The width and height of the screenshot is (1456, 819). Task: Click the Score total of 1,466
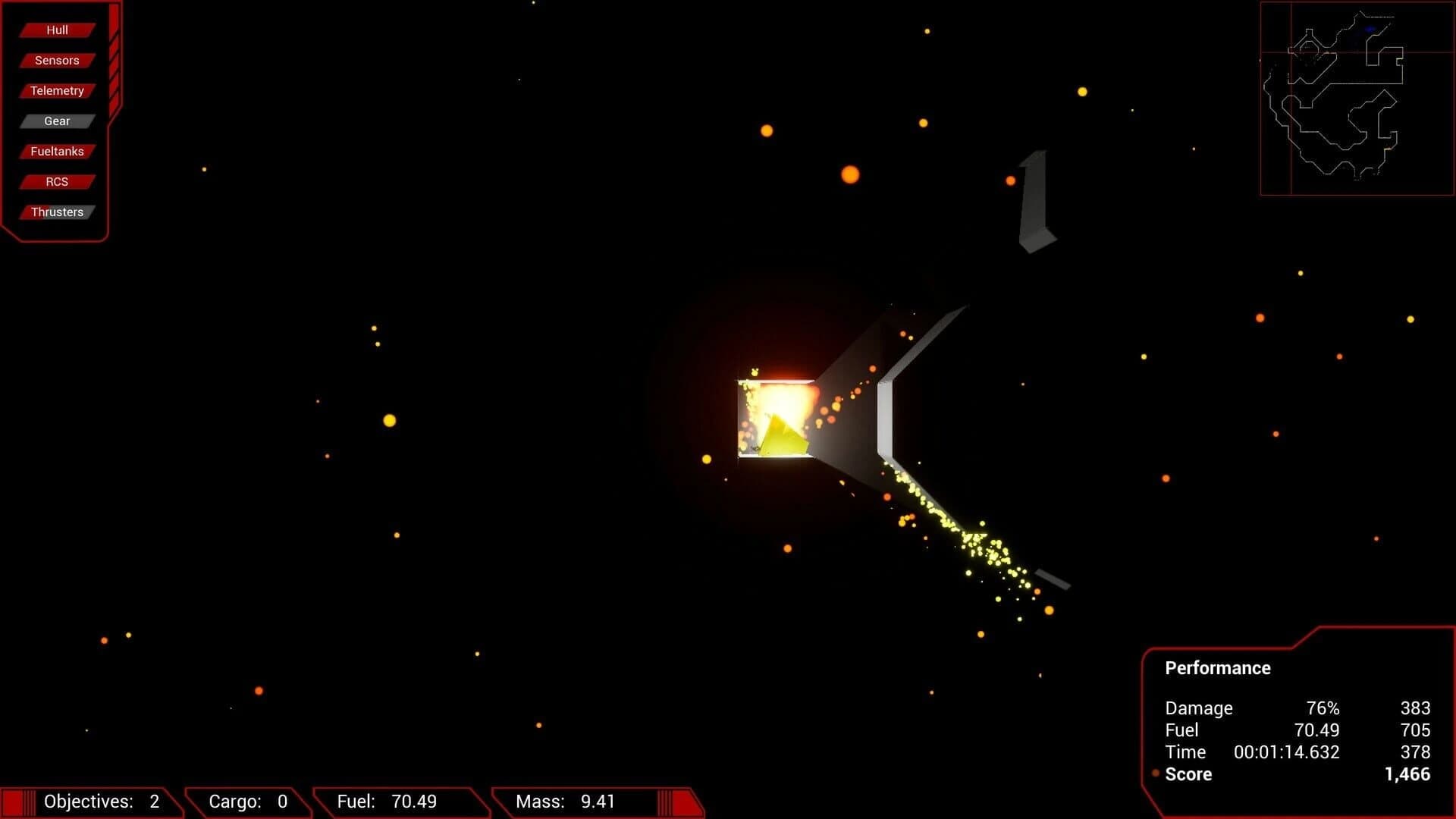point(1407,773)
